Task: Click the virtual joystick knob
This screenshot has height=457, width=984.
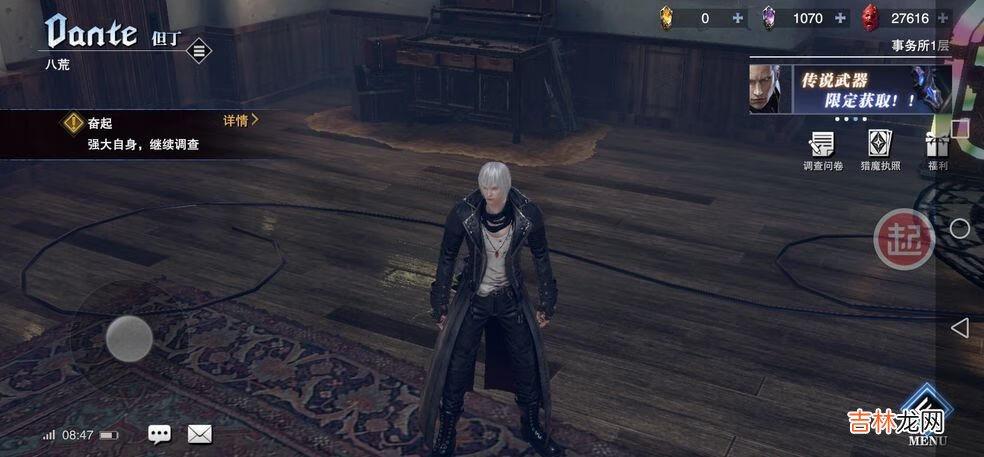Action: click(x=129, y=338)
